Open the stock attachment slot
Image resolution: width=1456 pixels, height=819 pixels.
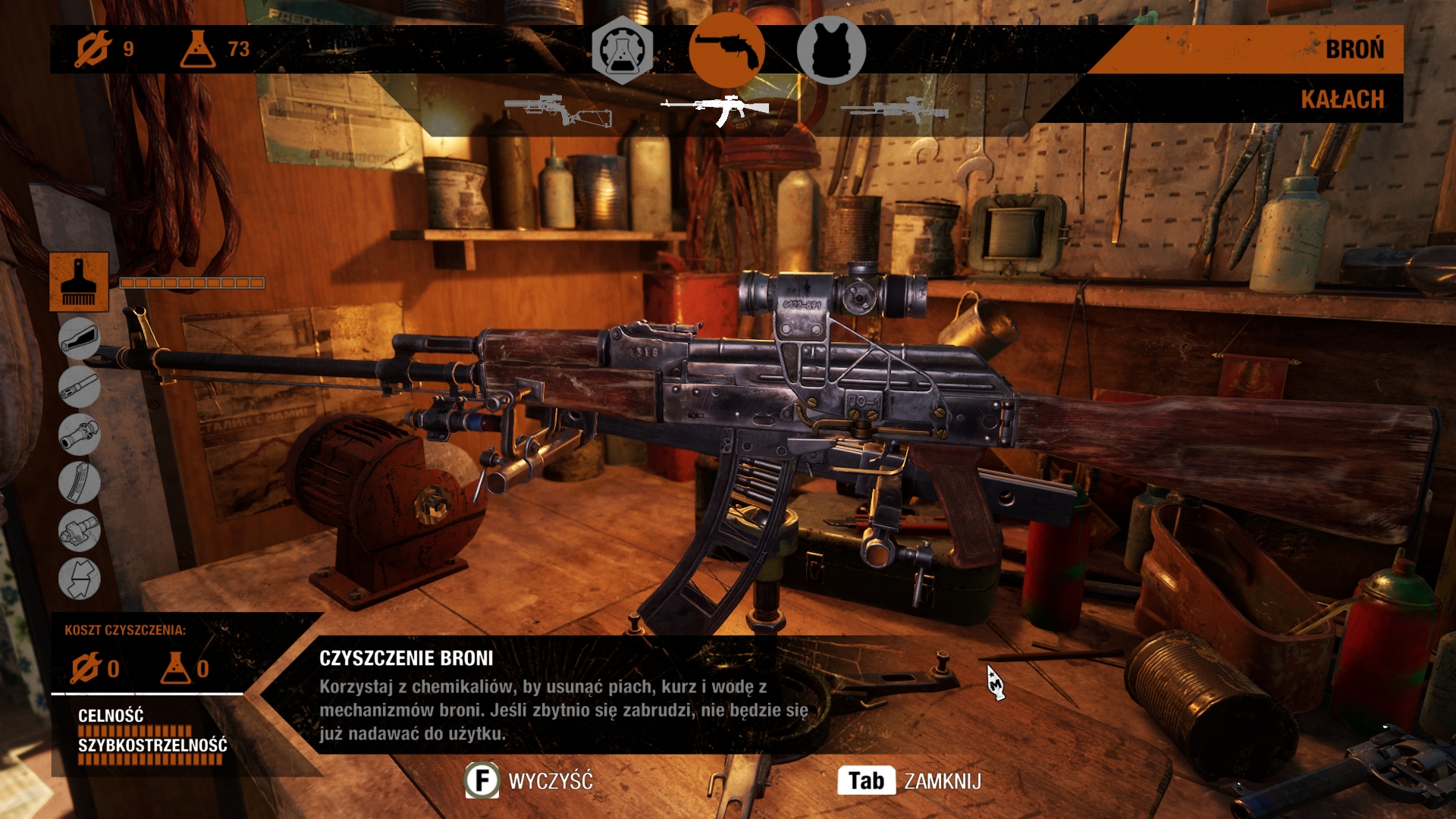click(x=79, y=338)
